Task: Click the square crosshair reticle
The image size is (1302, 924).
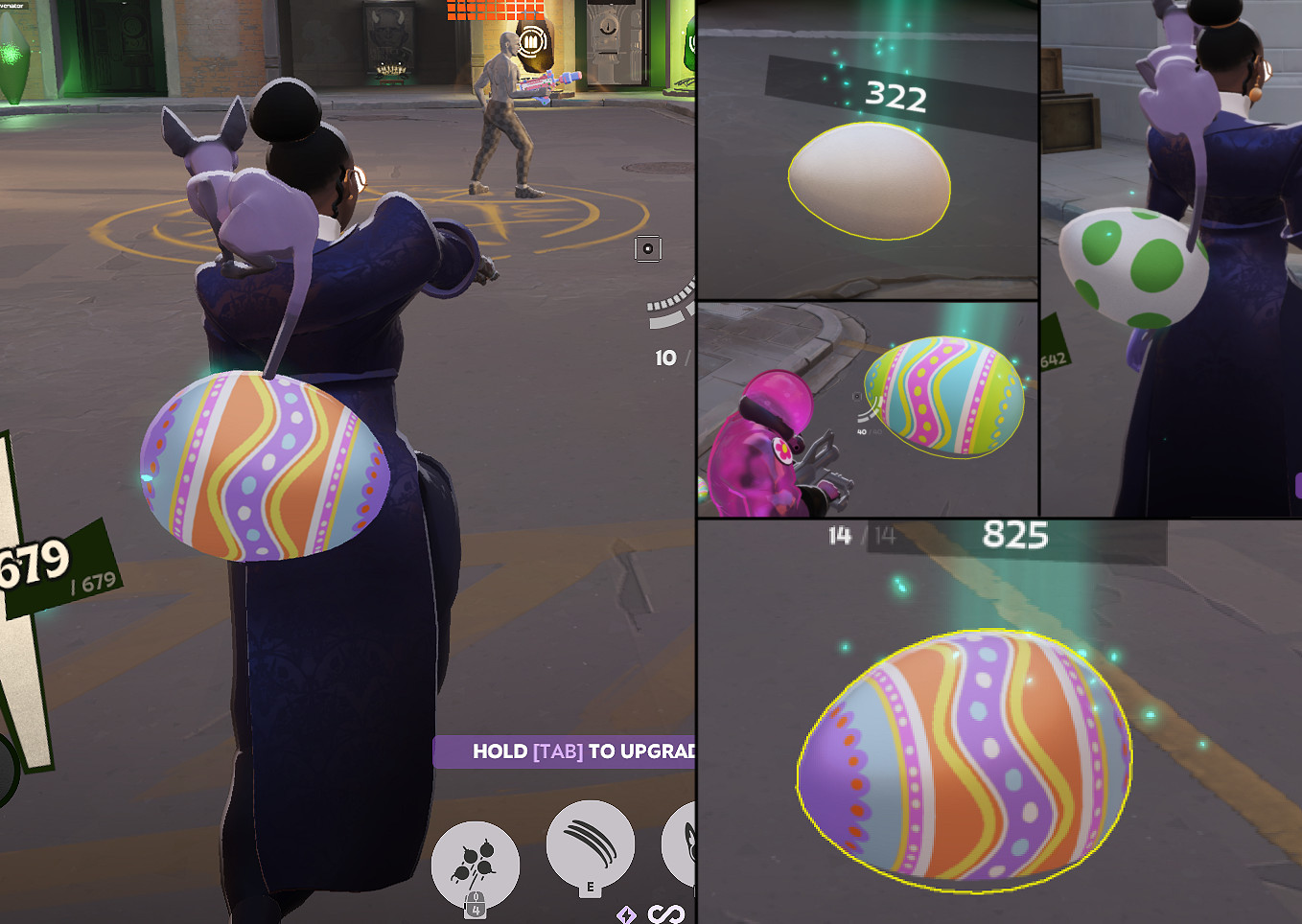Action: click(648, 248)
